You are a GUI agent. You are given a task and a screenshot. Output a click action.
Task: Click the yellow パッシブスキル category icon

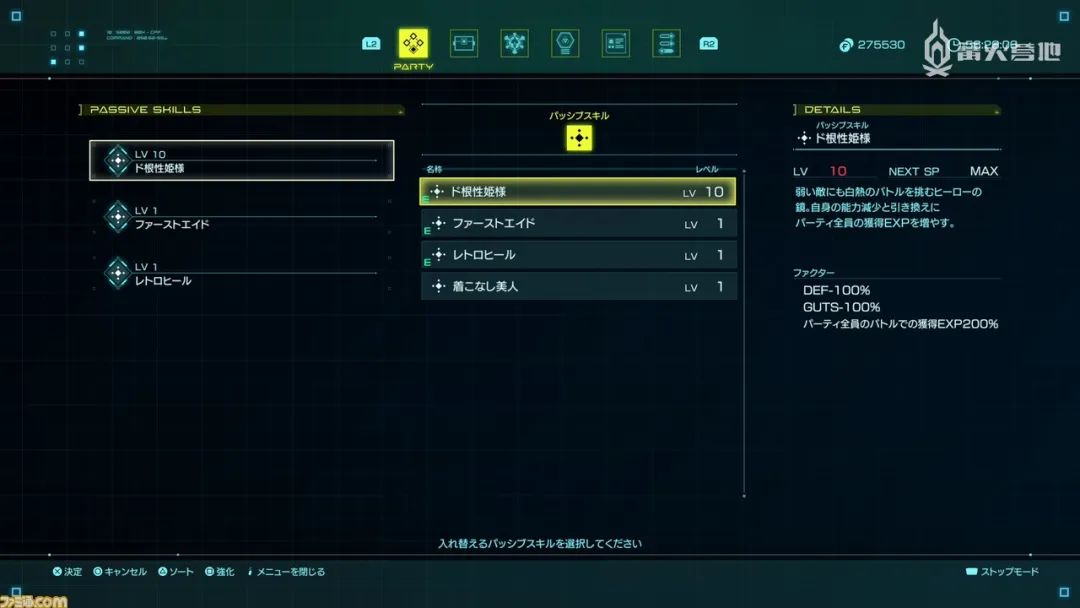[579, 138]
